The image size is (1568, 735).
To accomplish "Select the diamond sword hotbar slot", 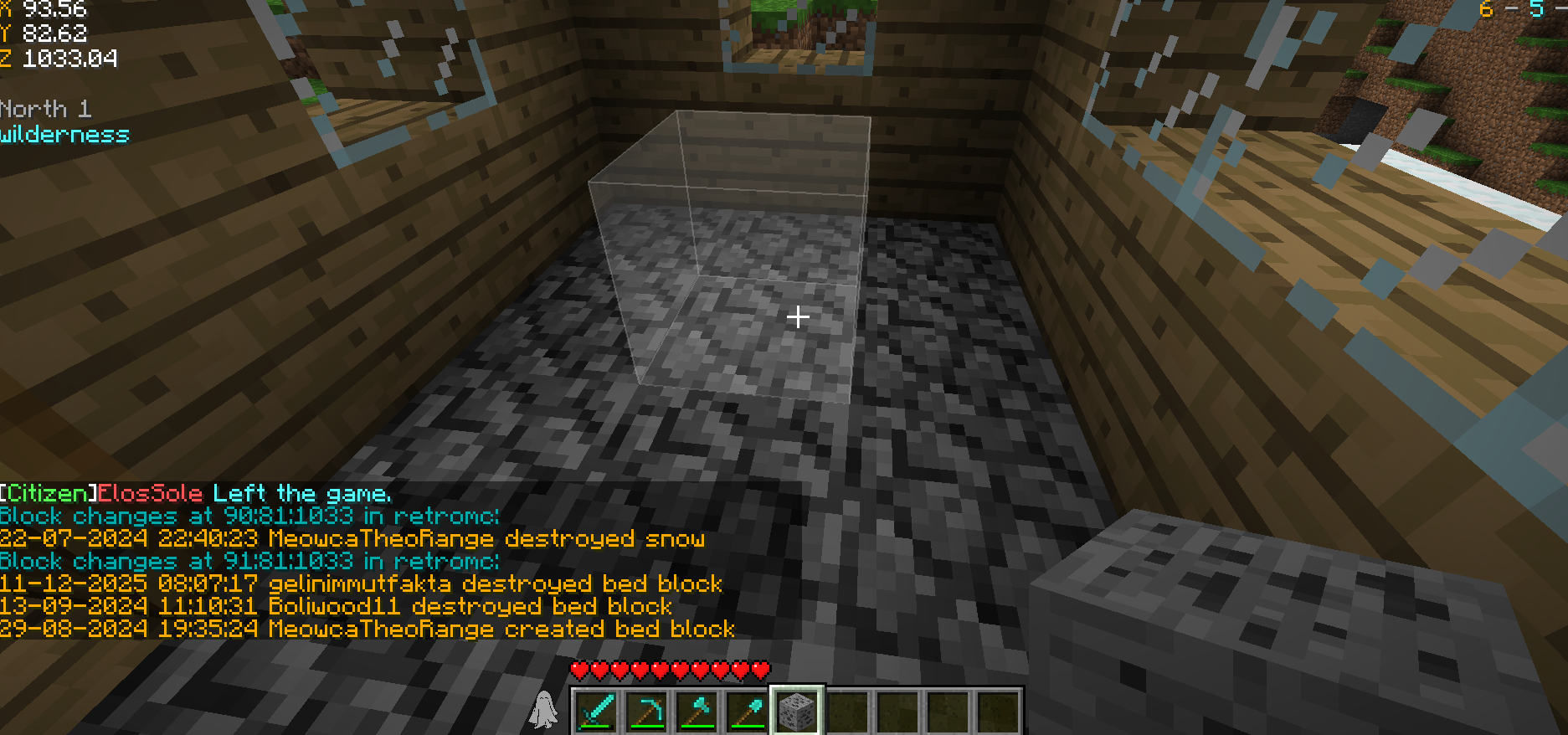I will [596, 712].
